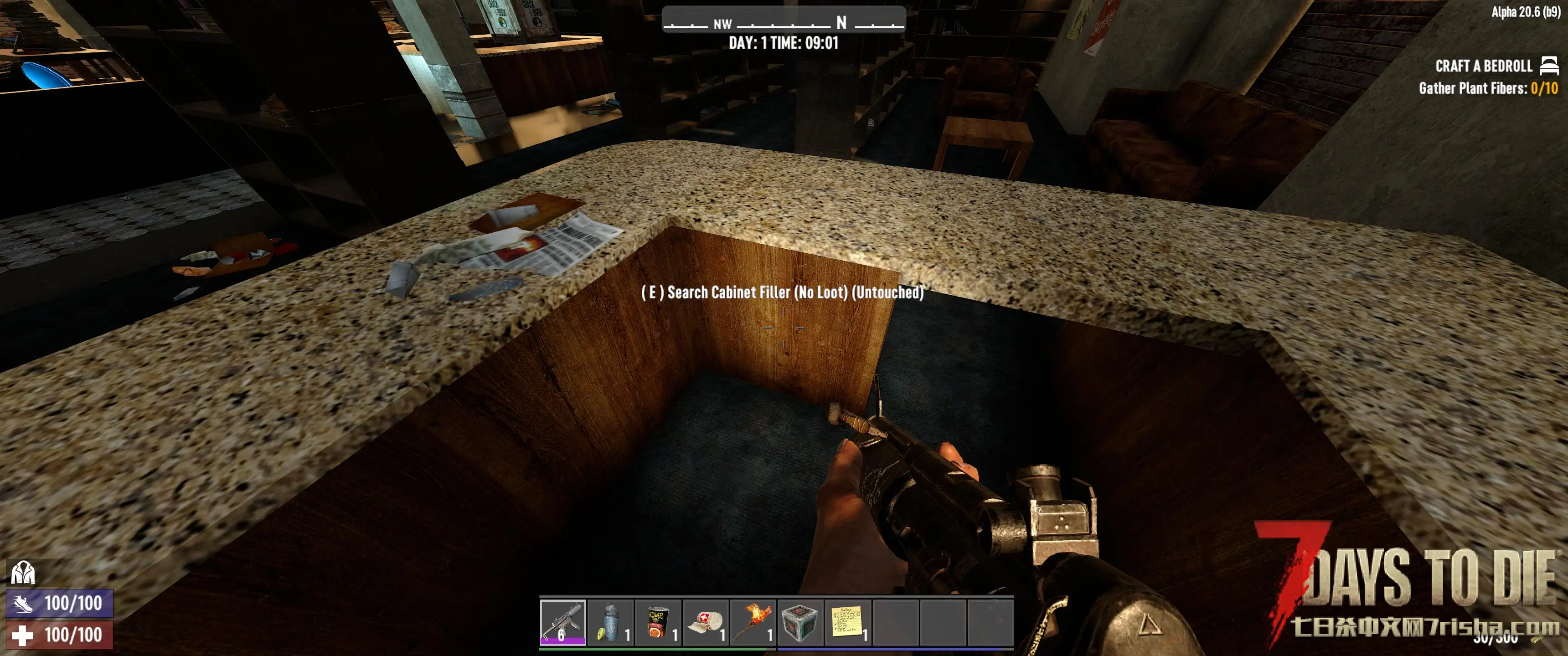Viewport: 1568px width, 656px height.
Task: Equip the torch from the hotbar
Action: 753,622
